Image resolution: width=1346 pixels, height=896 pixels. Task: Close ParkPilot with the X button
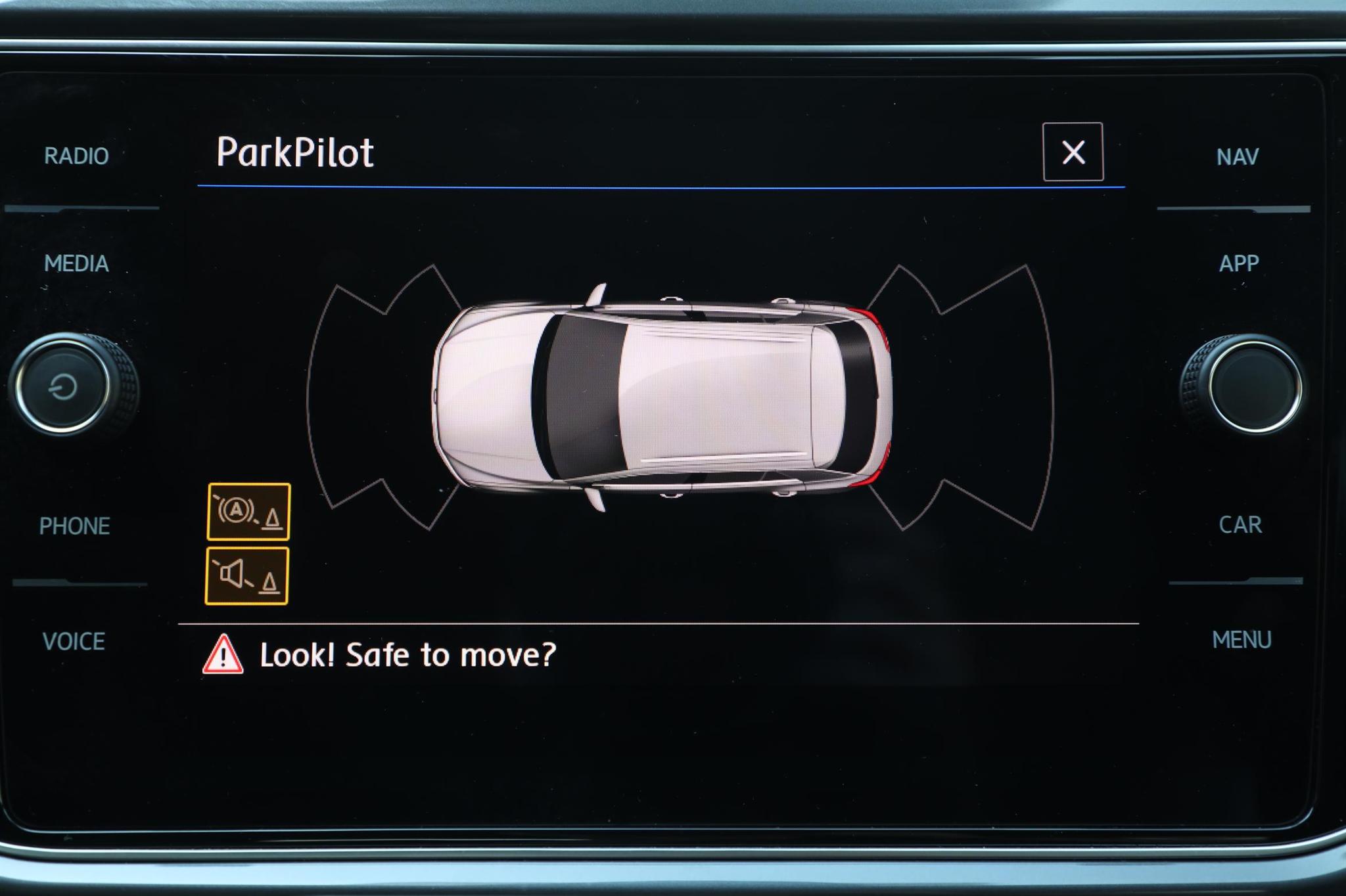(1073, 153)
